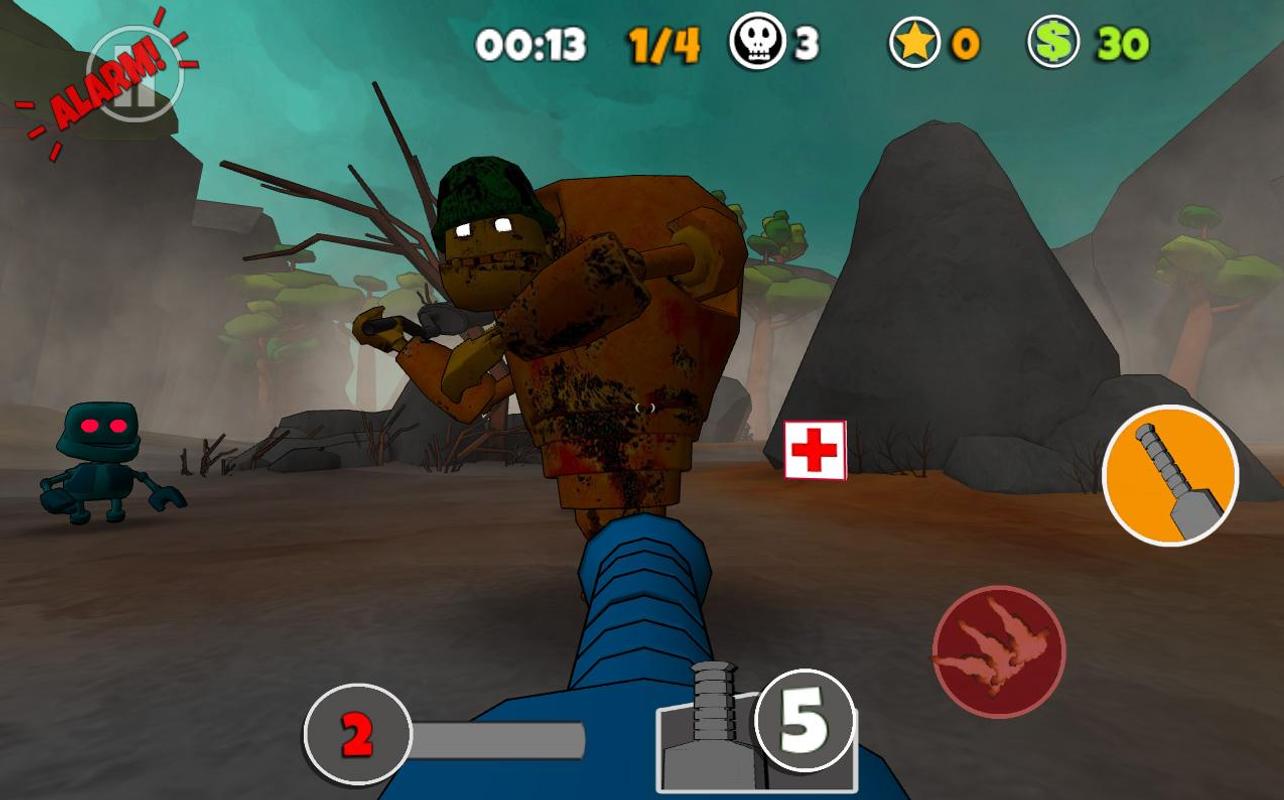Pause the game with the pause button

coord(135,75)
